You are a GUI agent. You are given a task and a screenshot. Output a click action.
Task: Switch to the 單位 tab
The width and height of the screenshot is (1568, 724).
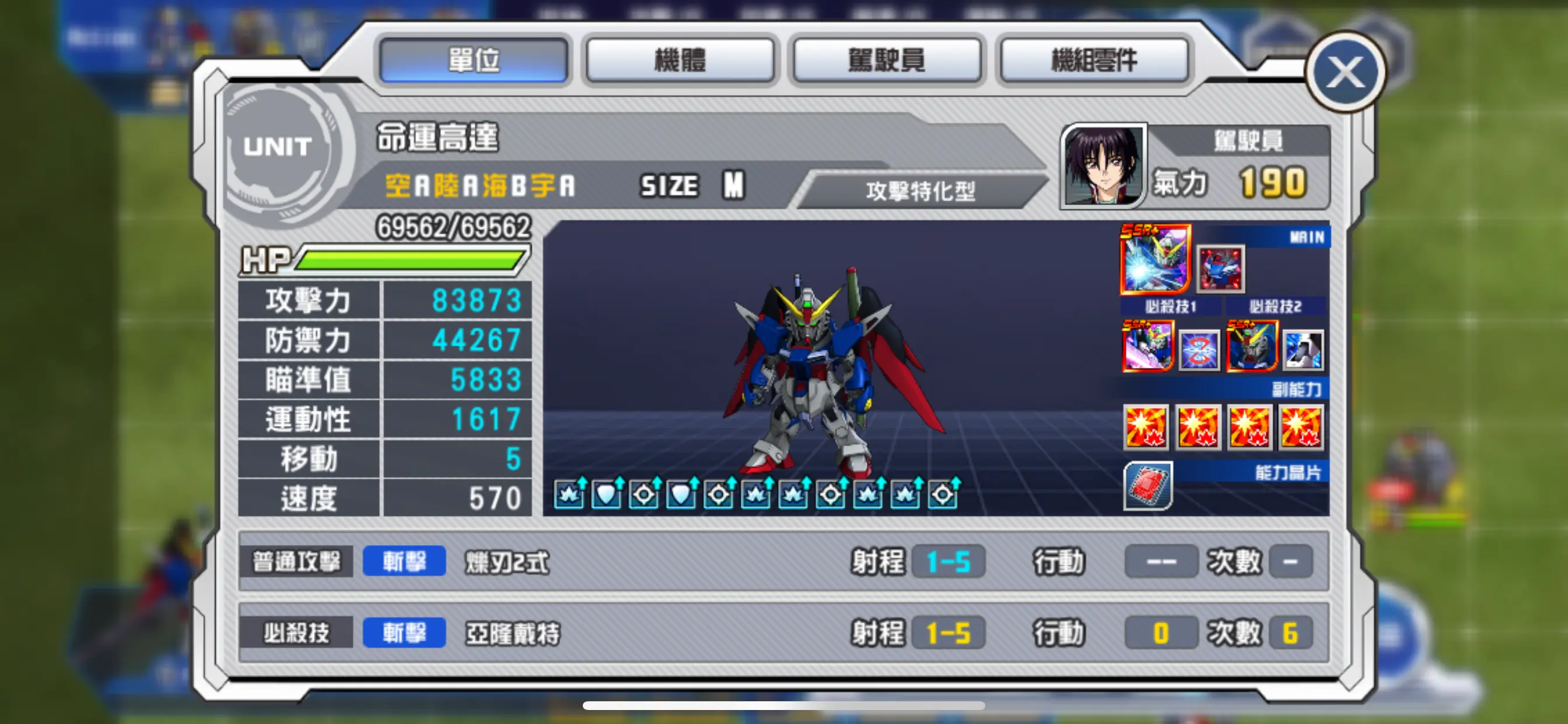474,60
